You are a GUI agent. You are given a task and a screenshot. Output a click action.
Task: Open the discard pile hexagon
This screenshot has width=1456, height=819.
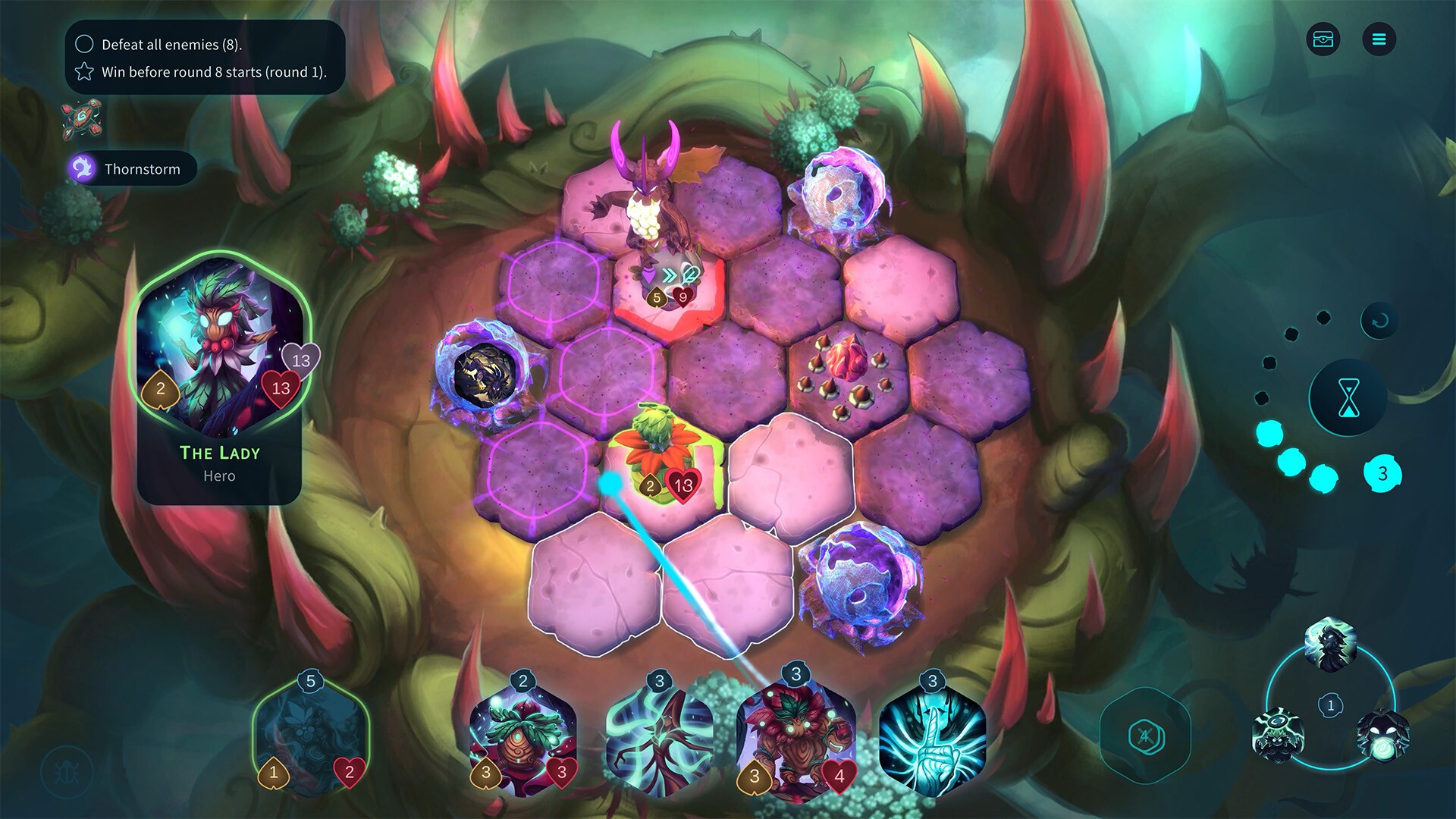click(x=1144, y=736)
